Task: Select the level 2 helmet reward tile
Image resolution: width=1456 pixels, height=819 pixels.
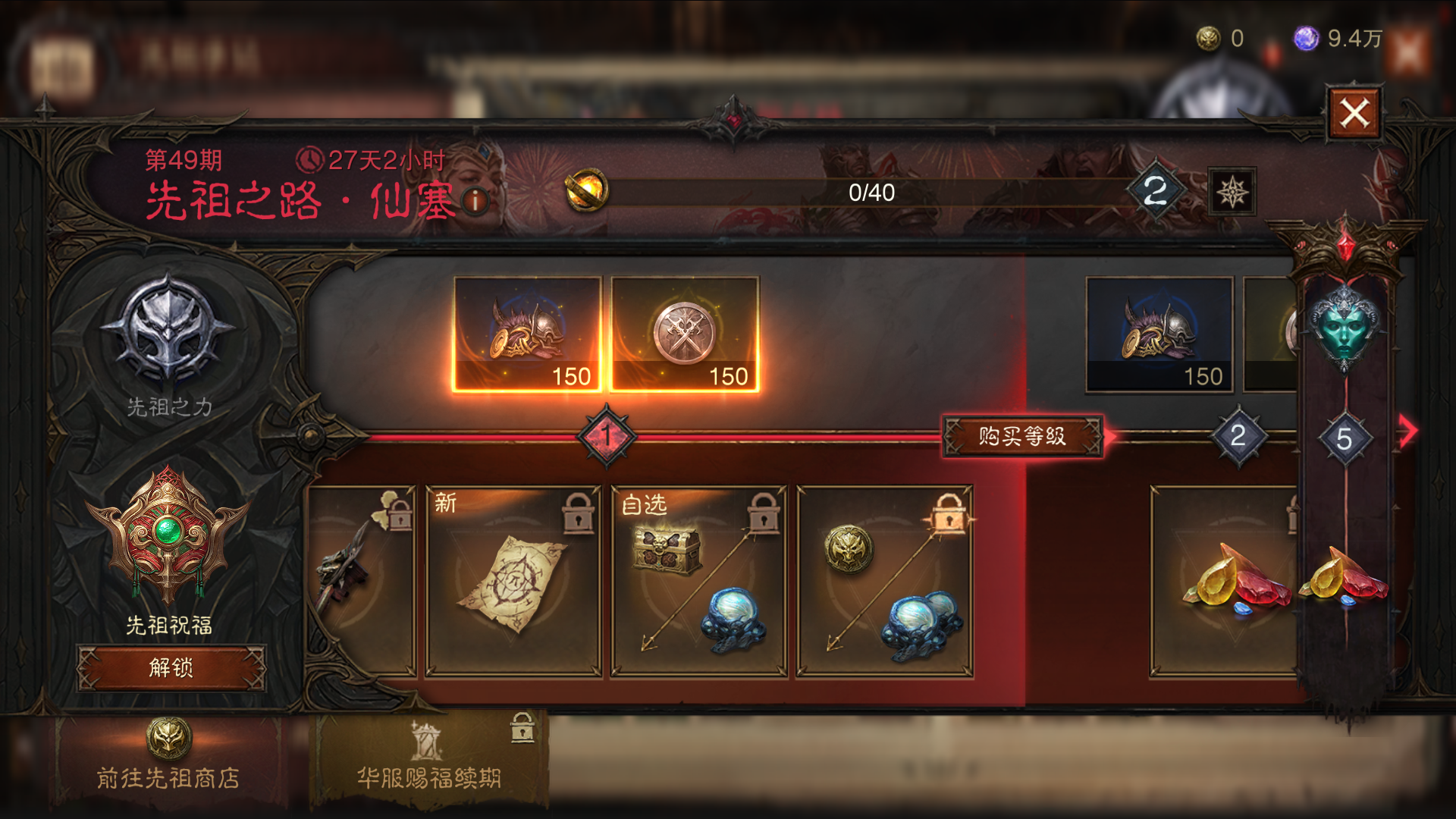Action: click(x=1159, y=334)
